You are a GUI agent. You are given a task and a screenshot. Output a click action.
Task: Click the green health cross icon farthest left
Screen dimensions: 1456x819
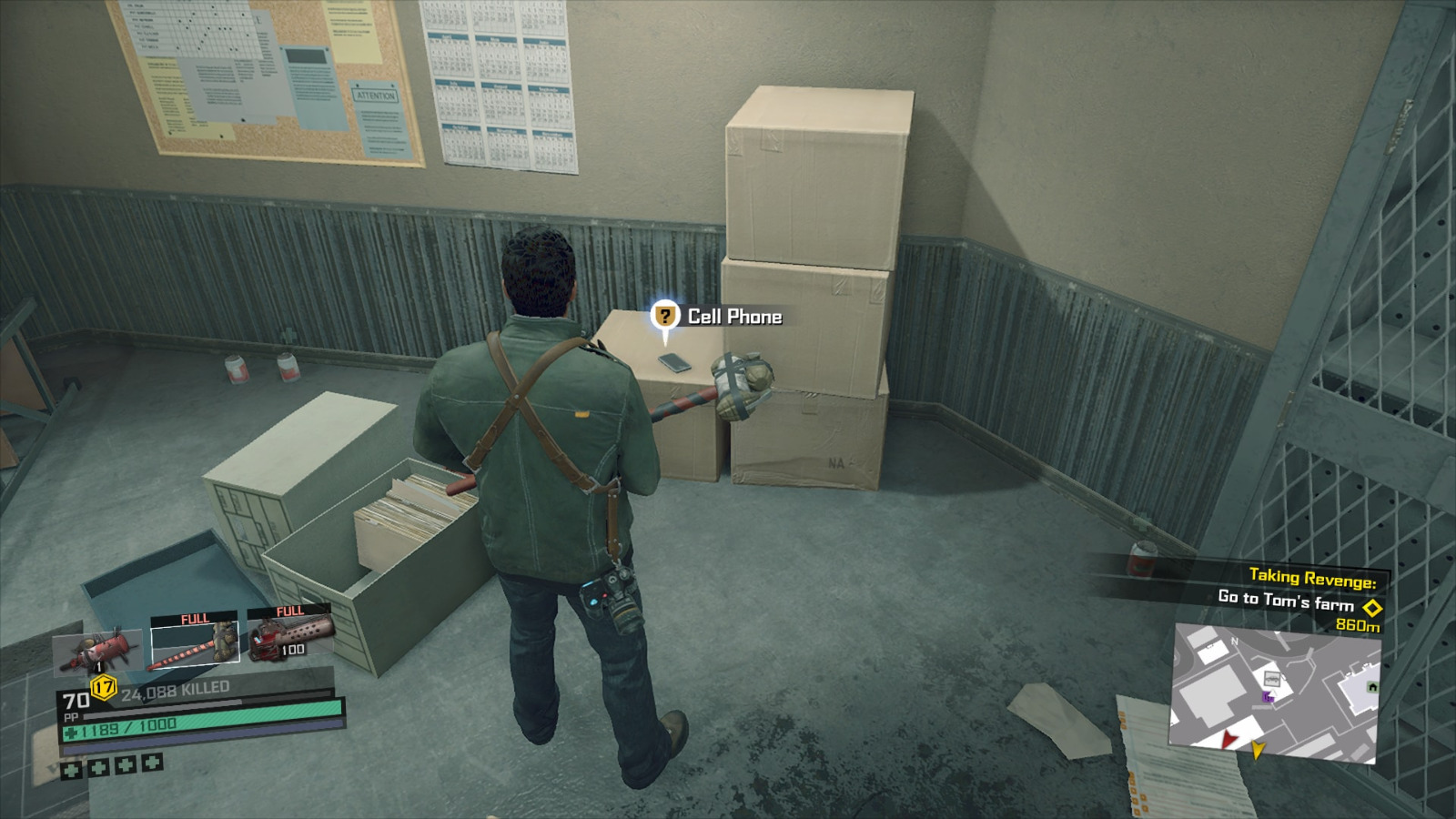coord(72,771)
